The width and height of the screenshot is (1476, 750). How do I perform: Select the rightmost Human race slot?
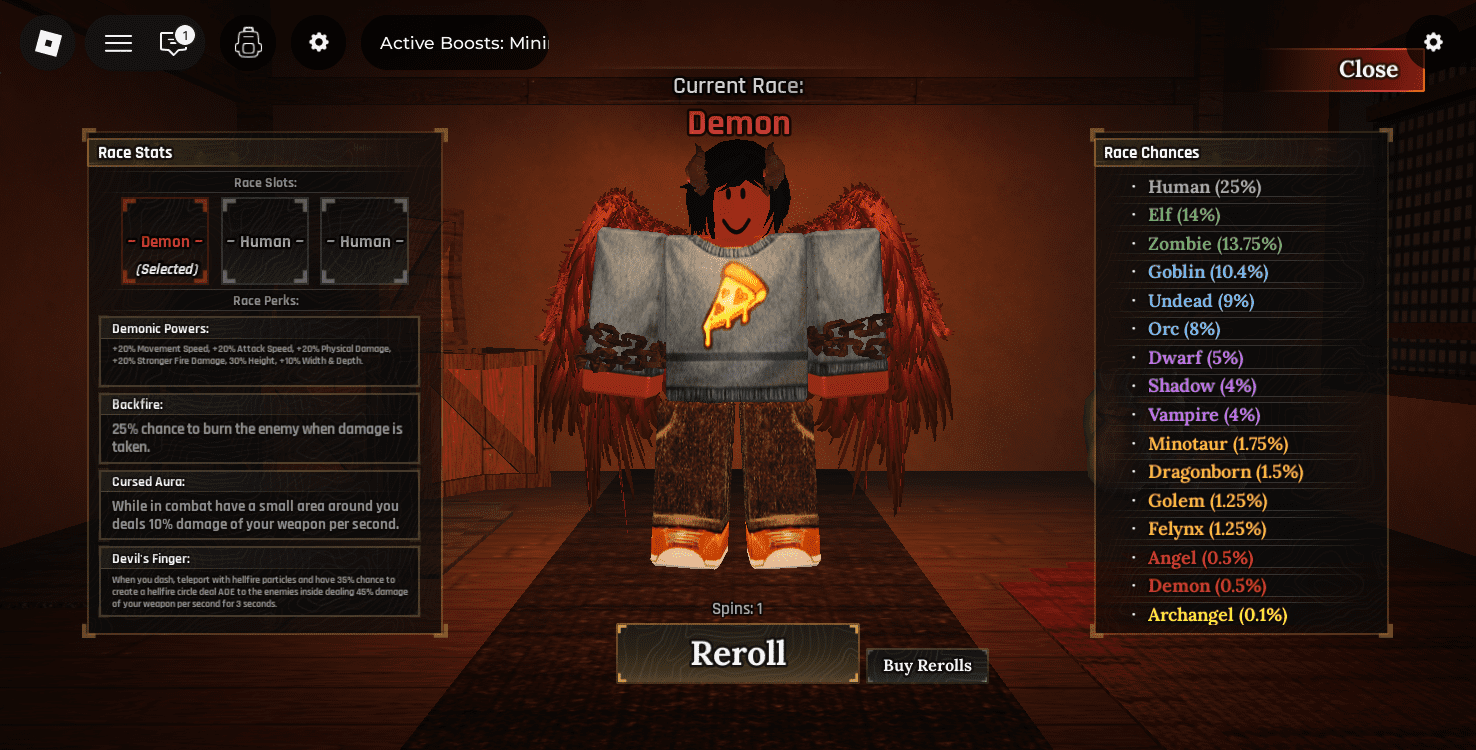point(363,240)
